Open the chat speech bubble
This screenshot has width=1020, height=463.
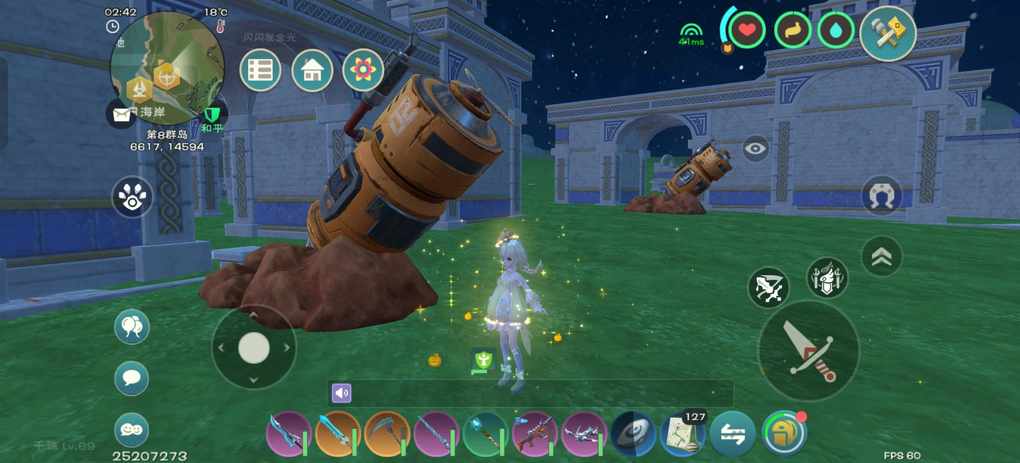pyautogui.click(x=132, y=378)
